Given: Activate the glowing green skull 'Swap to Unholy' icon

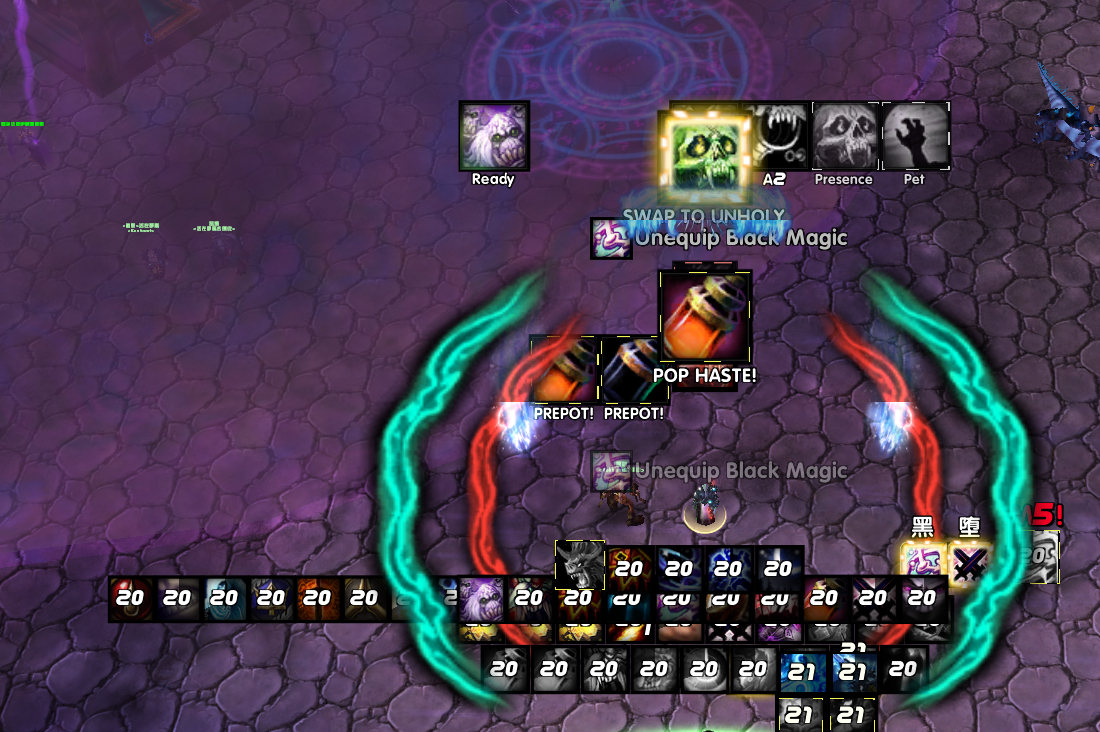Looking at the screenshot, I should click(x=704, y=152).
